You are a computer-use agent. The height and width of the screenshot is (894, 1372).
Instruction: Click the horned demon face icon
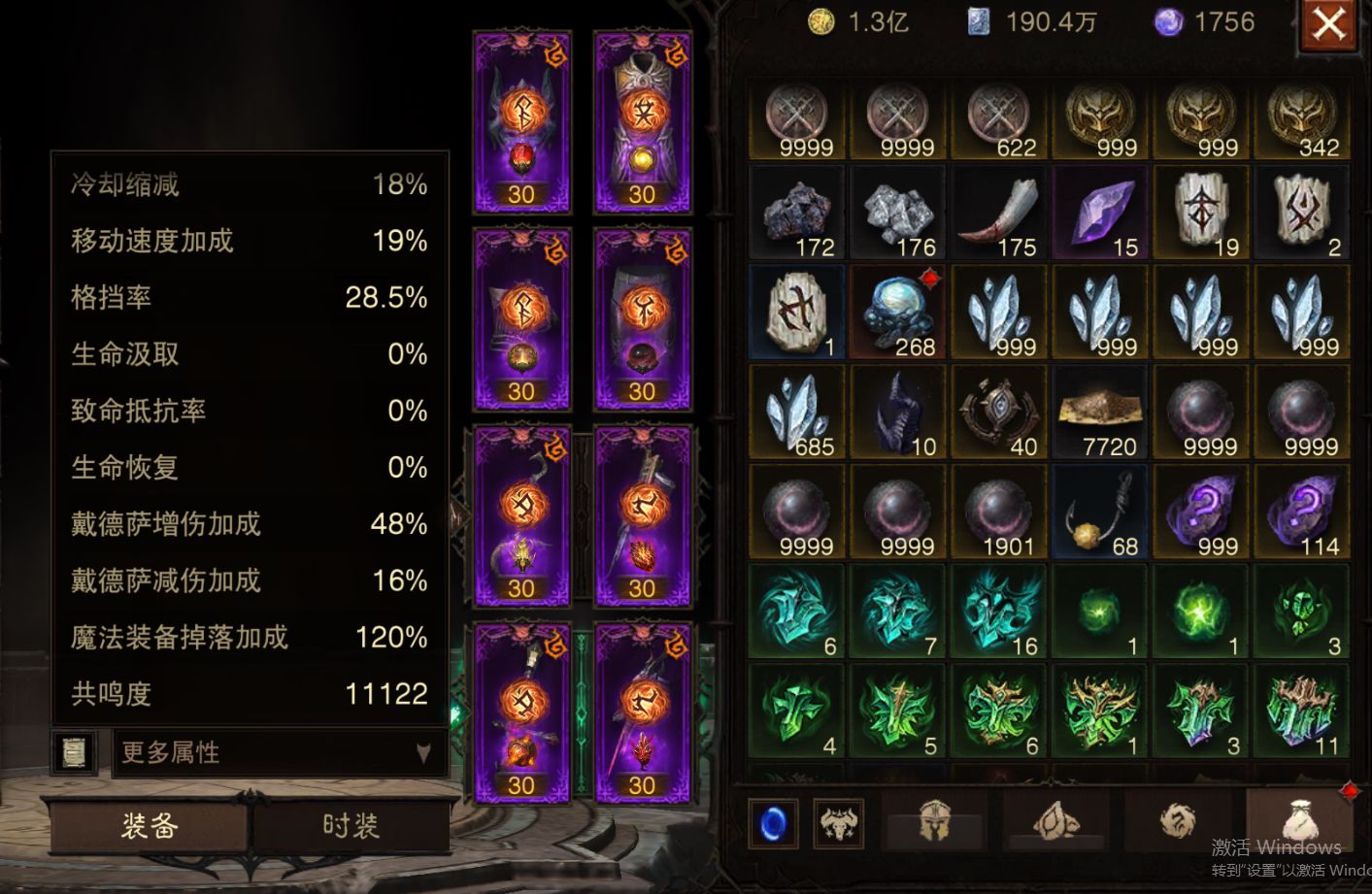[x=838, y=824]
